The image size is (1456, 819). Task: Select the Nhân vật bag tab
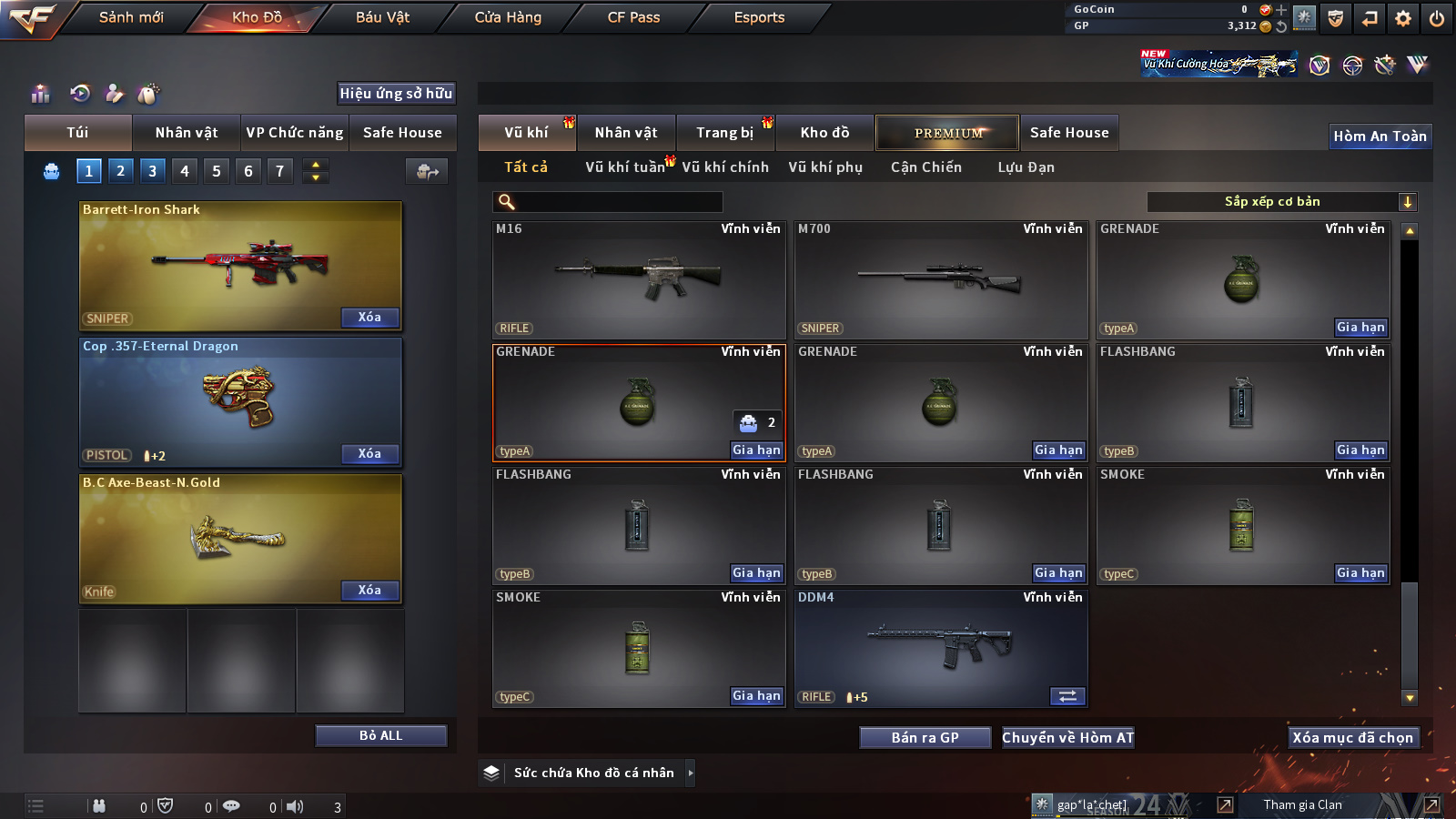[x=186, y=133]
